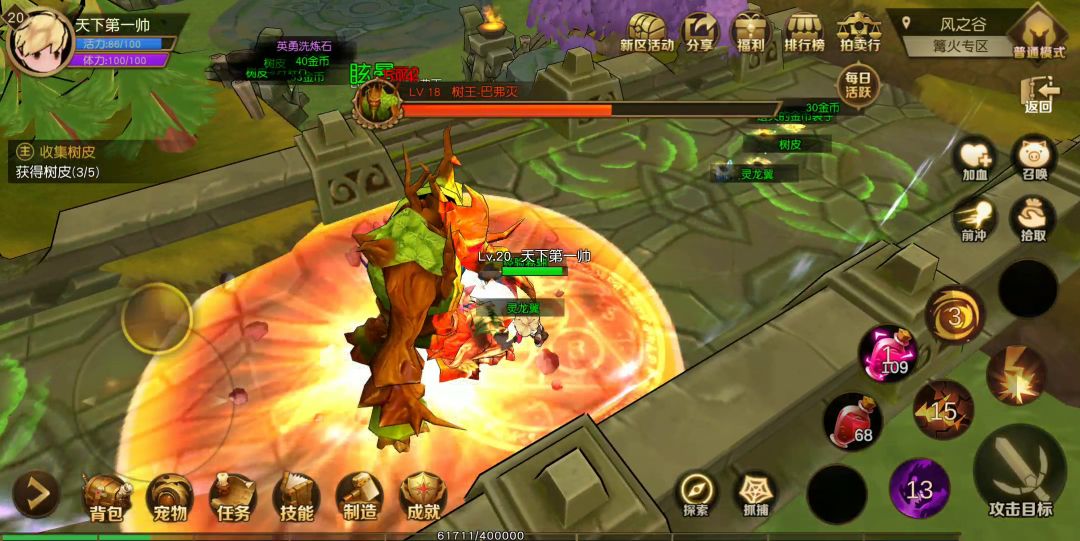Use the 探索 explore compass button
Image resolution: width=1080 pixels, height=541 pixels.
point(696,494)
